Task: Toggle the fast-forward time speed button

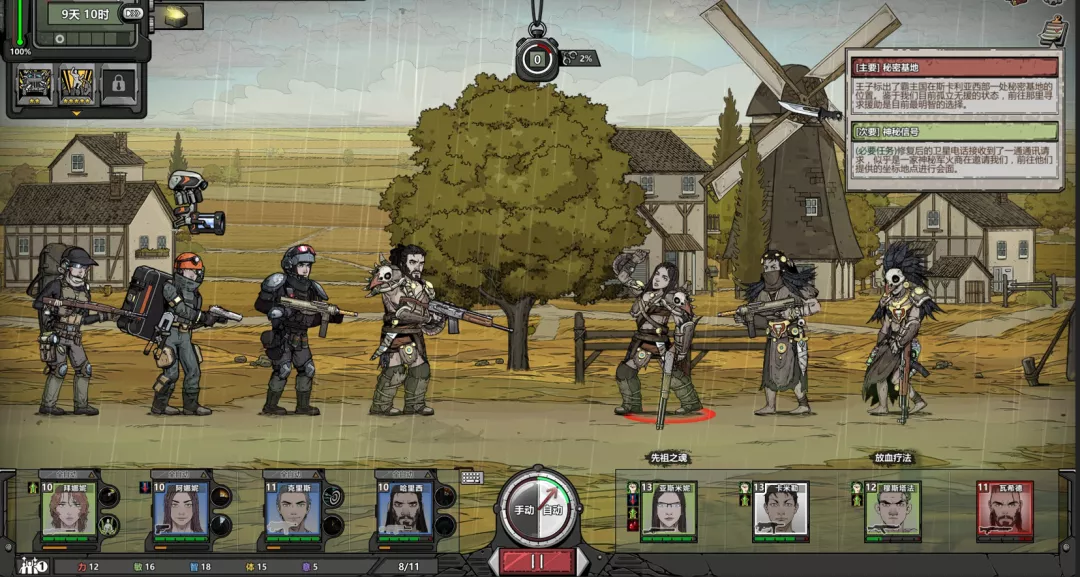Action: pyautogui.click(x=132, y=14)
